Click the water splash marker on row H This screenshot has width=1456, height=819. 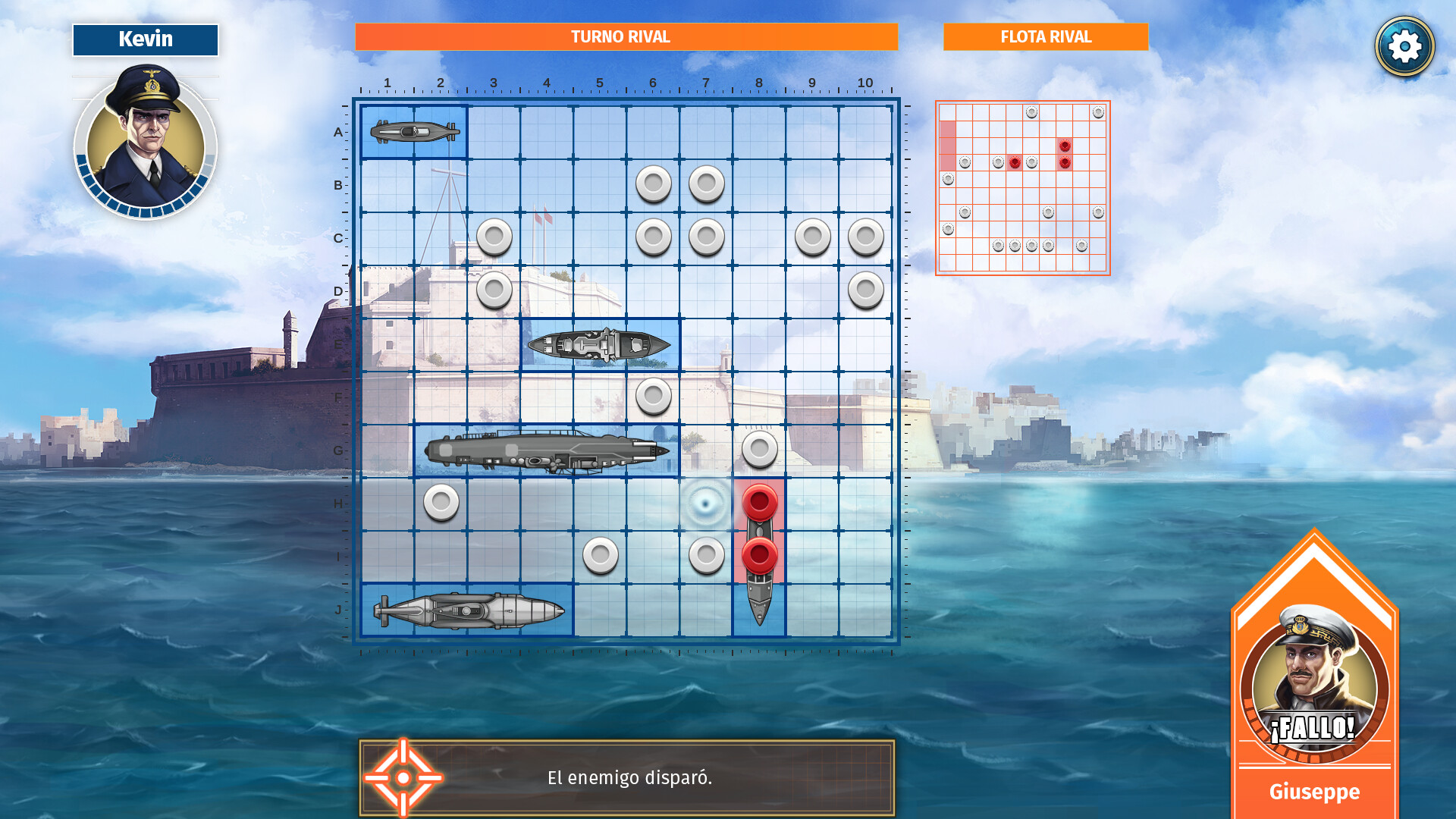tap(706, 504)
